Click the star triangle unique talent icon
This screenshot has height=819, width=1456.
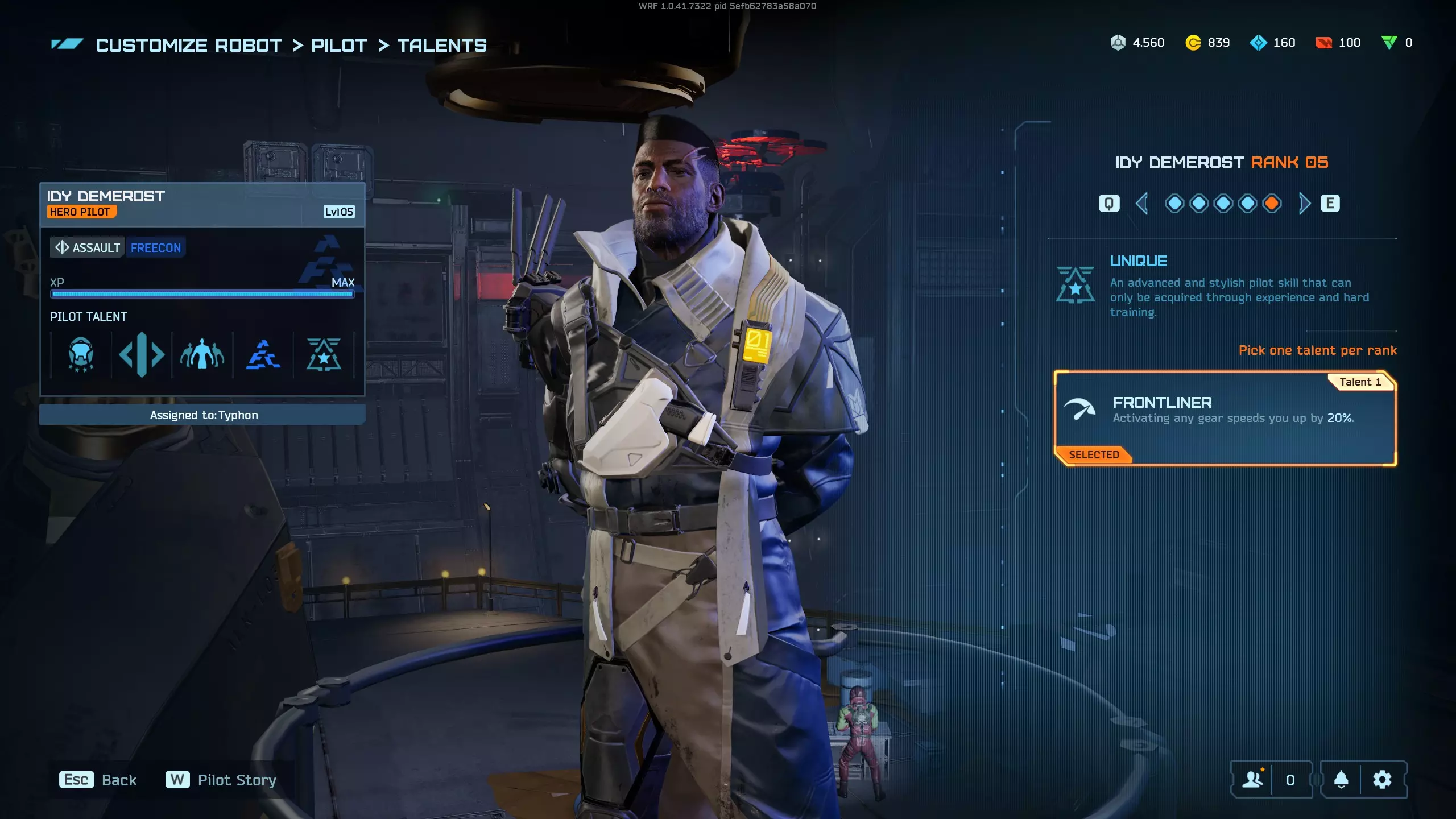324,355
